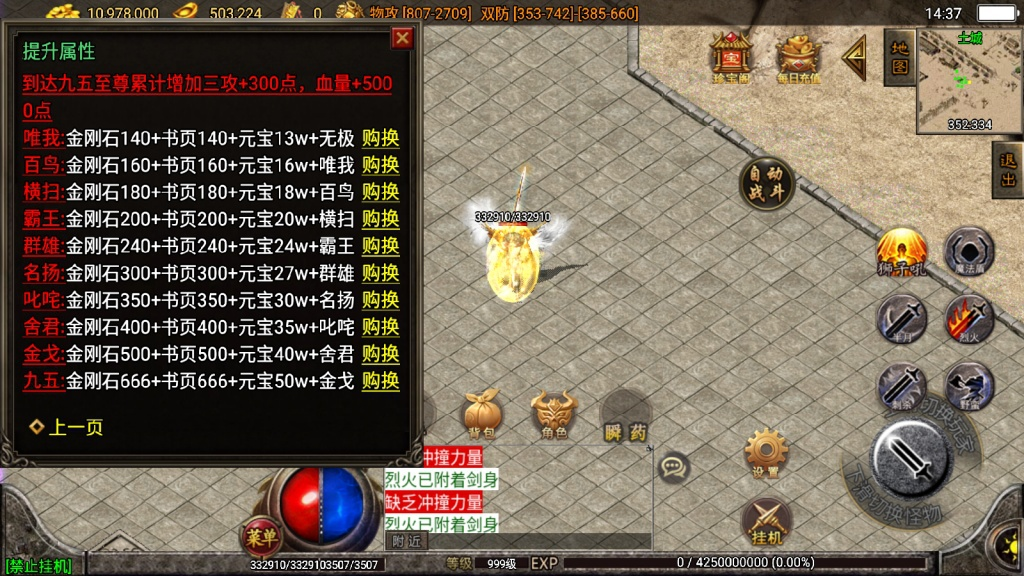
Task: Collapse the top icon row with the arrow
Action: [854, 58]
